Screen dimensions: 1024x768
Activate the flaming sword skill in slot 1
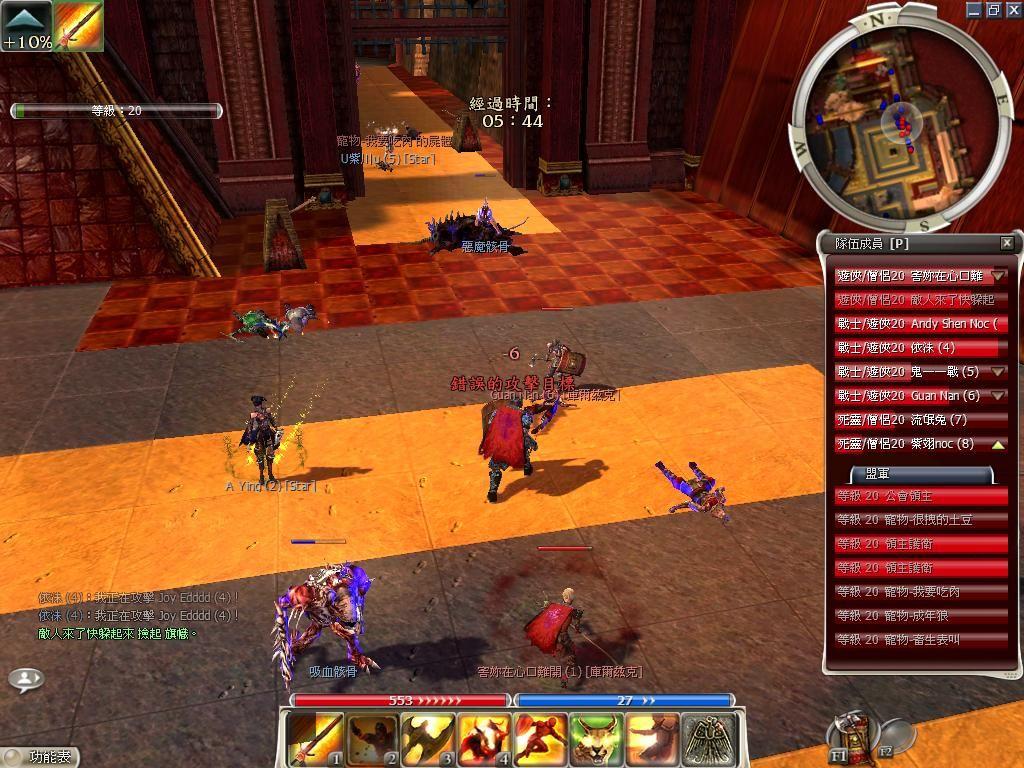click(315, 738)
